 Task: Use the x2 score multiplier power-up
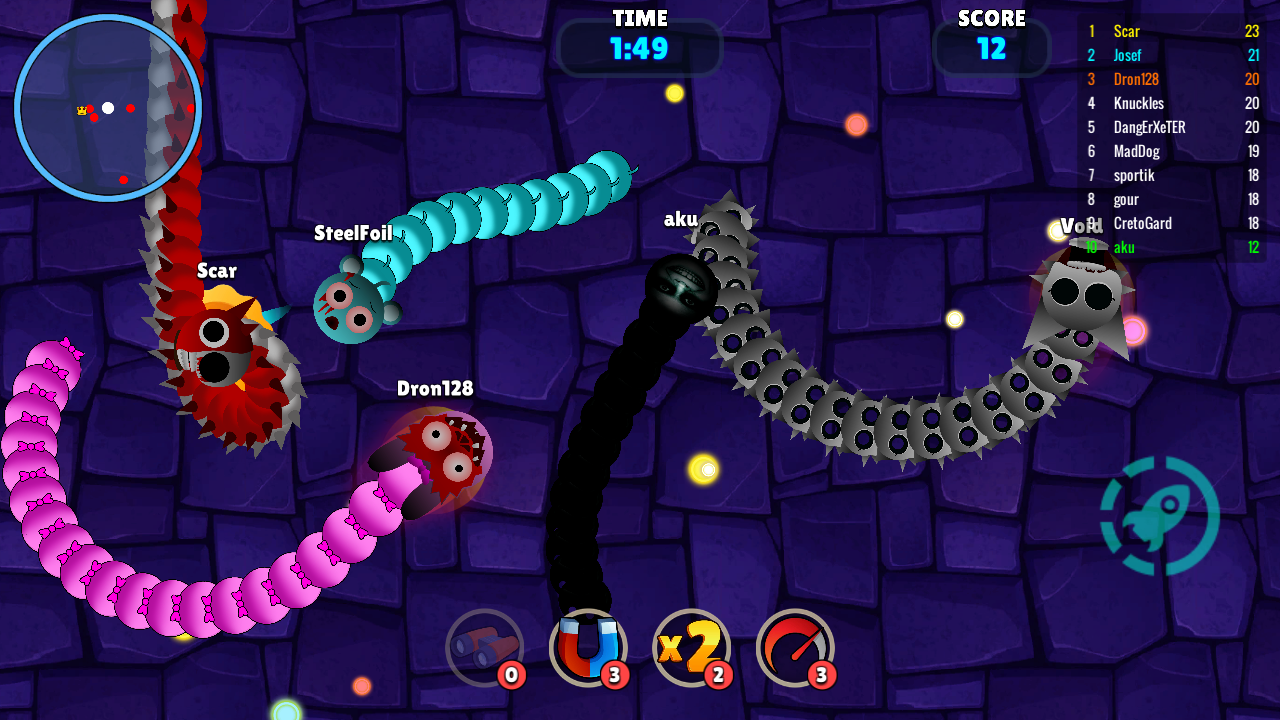click(692, 647)
